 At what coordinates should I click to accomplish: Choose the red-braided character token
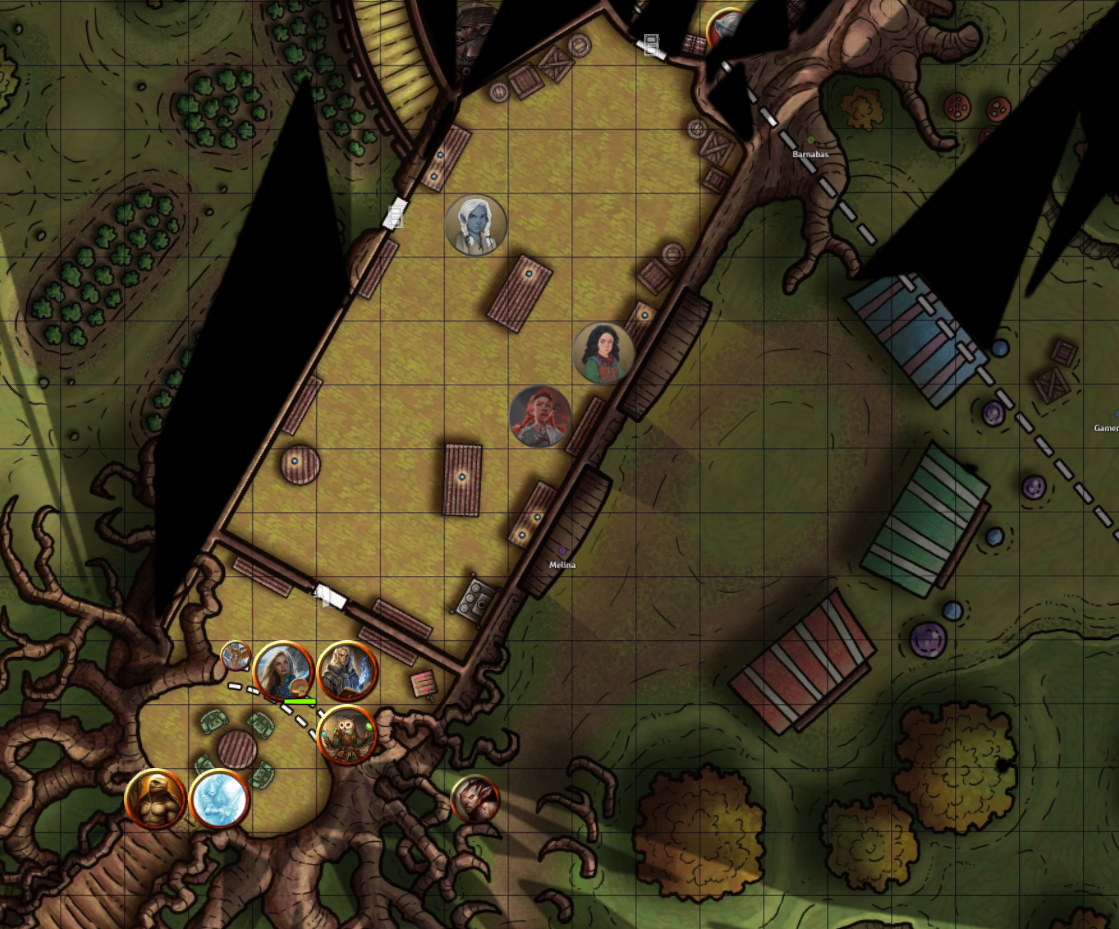540,416
